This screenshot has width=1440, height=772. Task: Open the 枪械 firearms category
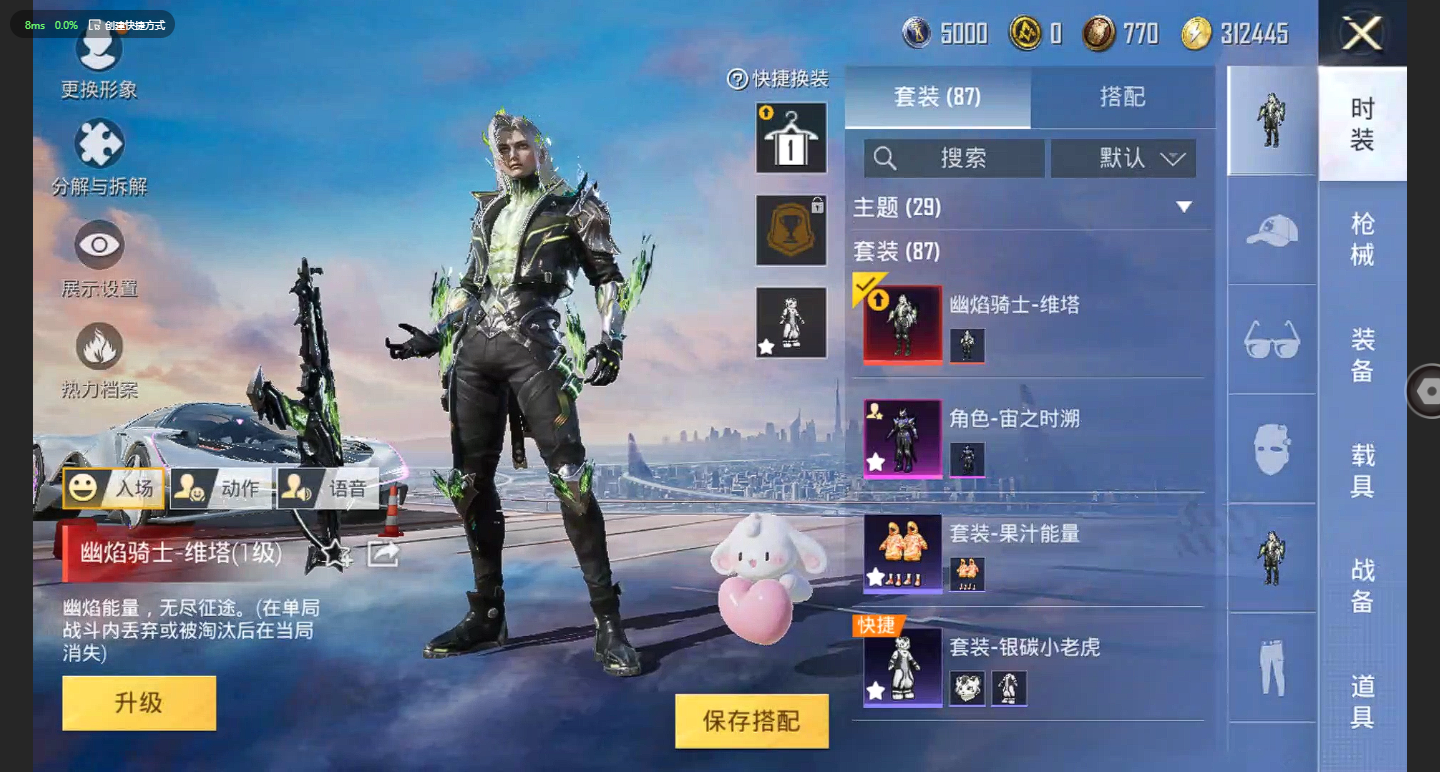tap(1362, 239)
